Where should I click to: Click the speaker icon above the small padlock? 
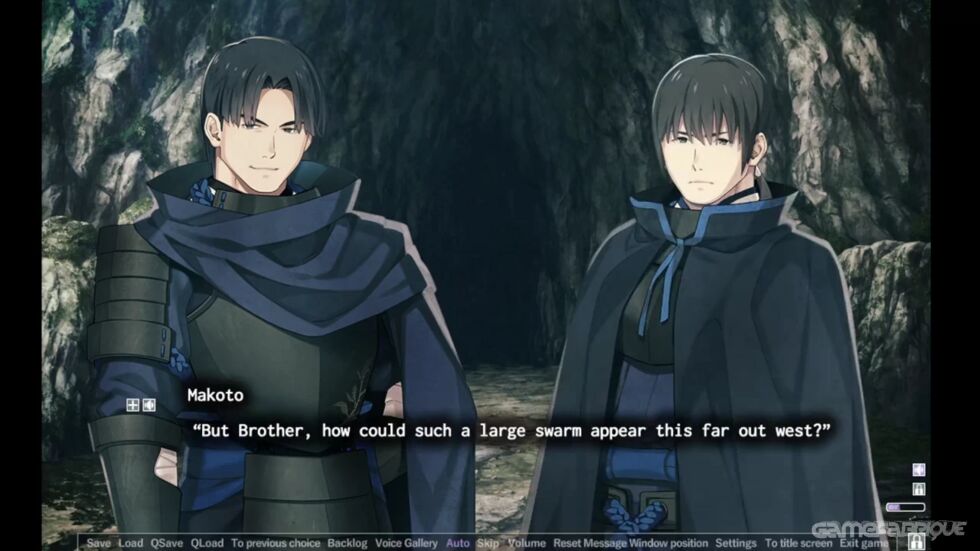click(919, 470)
